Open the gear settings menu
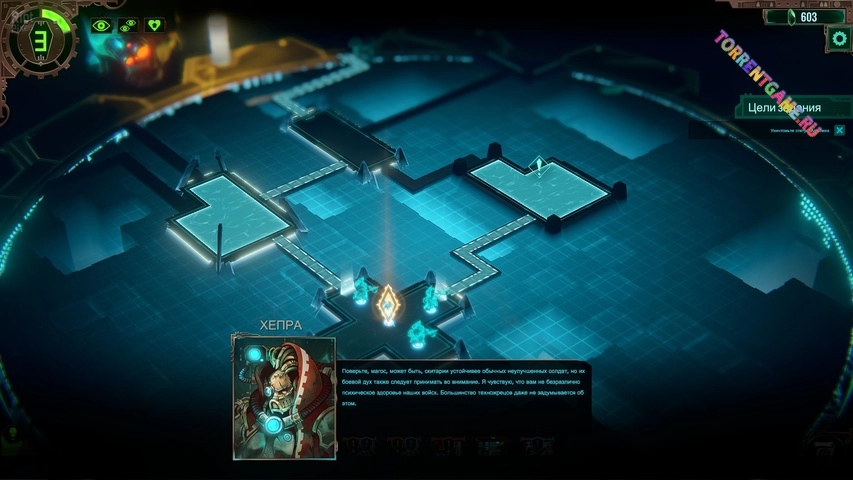Viewport: 853px width, 480px height. [x=838, y=39]
